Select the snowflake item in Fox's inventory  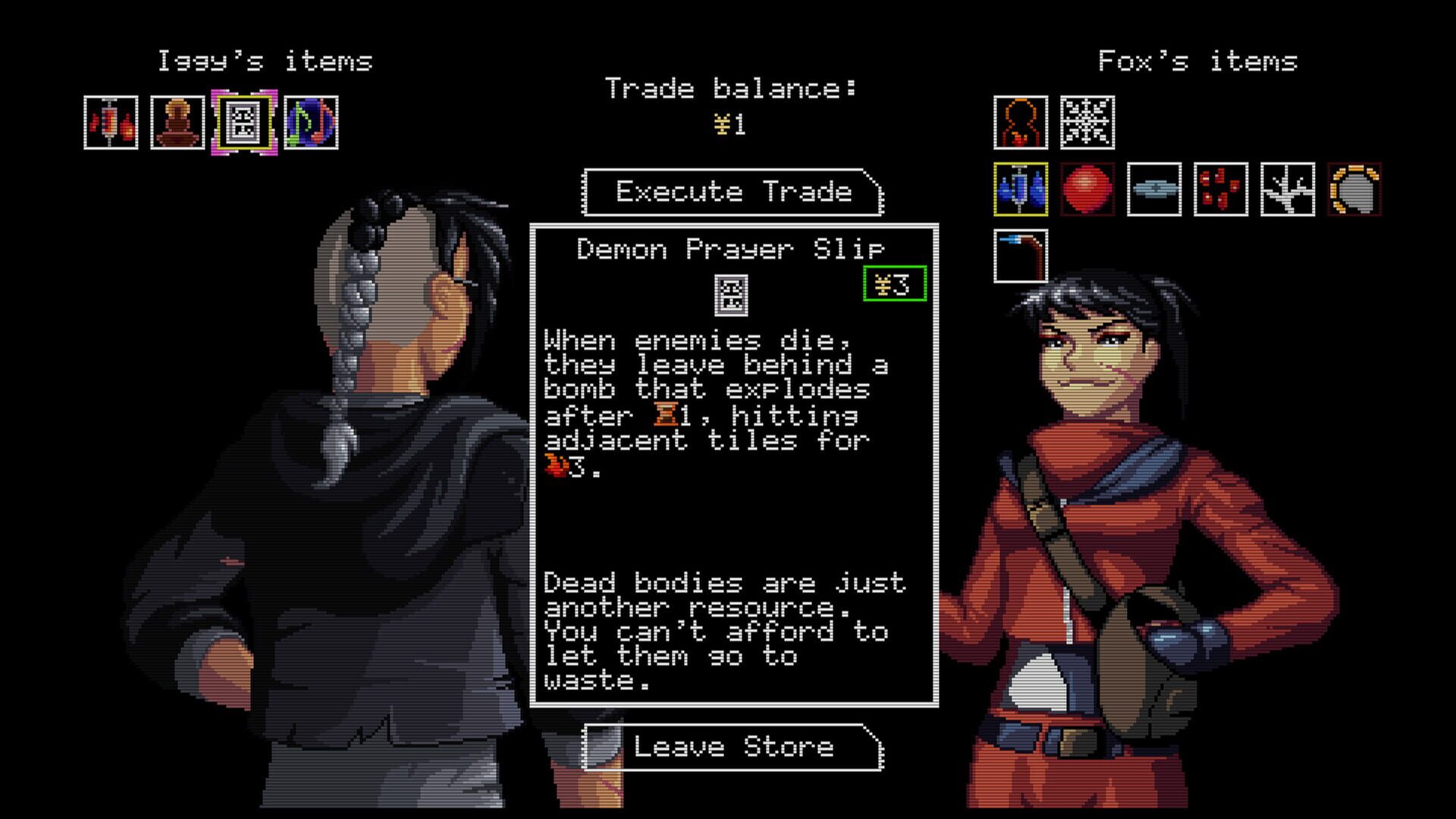[x=1087, y=123]
